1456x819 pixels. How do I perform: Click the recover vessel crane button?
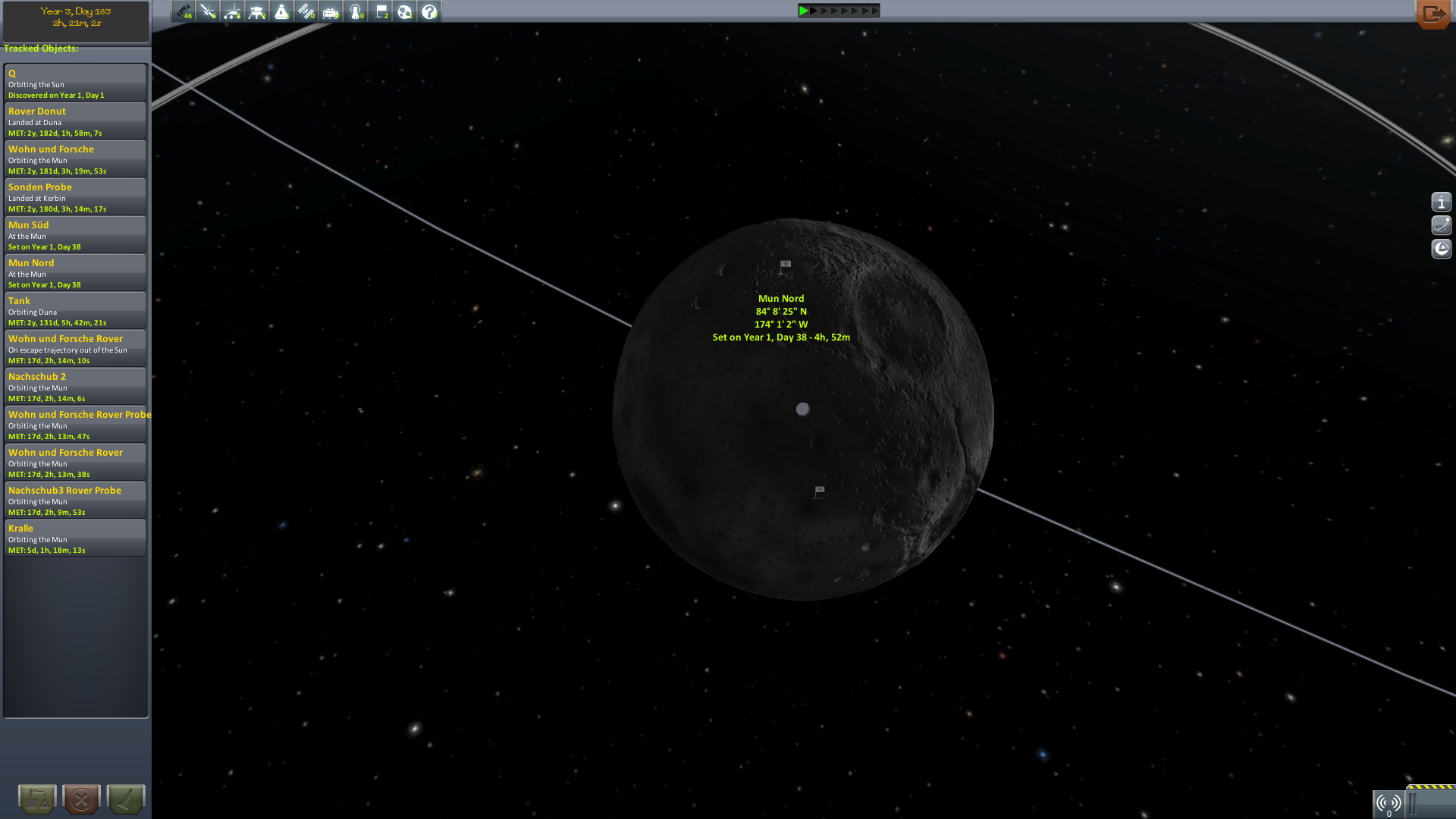pos(37,799)
